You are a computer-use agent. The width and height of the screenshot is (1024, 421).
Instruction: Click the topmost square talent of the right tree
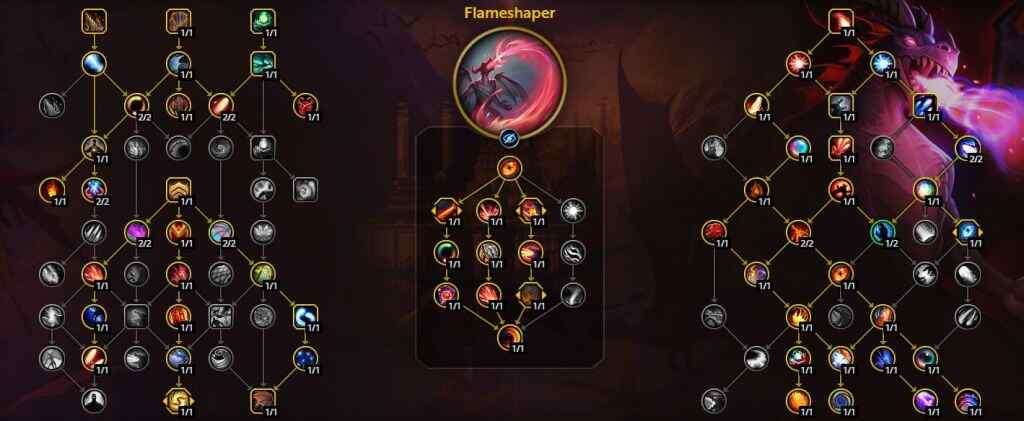click(x=840, y=21)
